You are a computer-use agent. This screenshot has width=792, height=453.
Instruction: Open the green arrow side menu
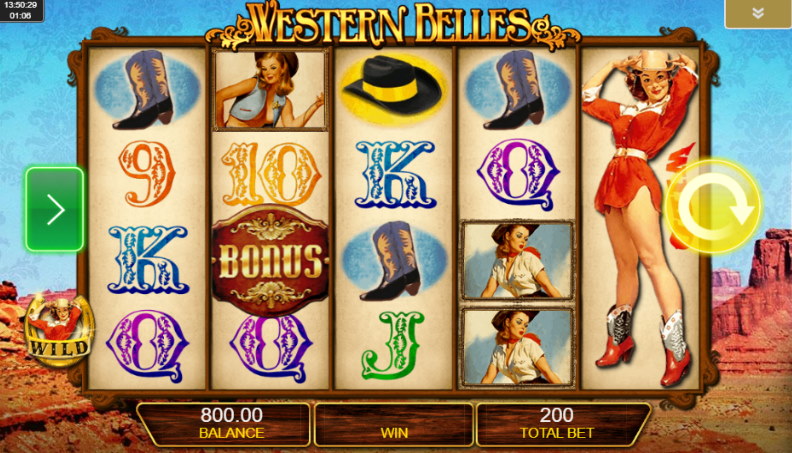55,209
